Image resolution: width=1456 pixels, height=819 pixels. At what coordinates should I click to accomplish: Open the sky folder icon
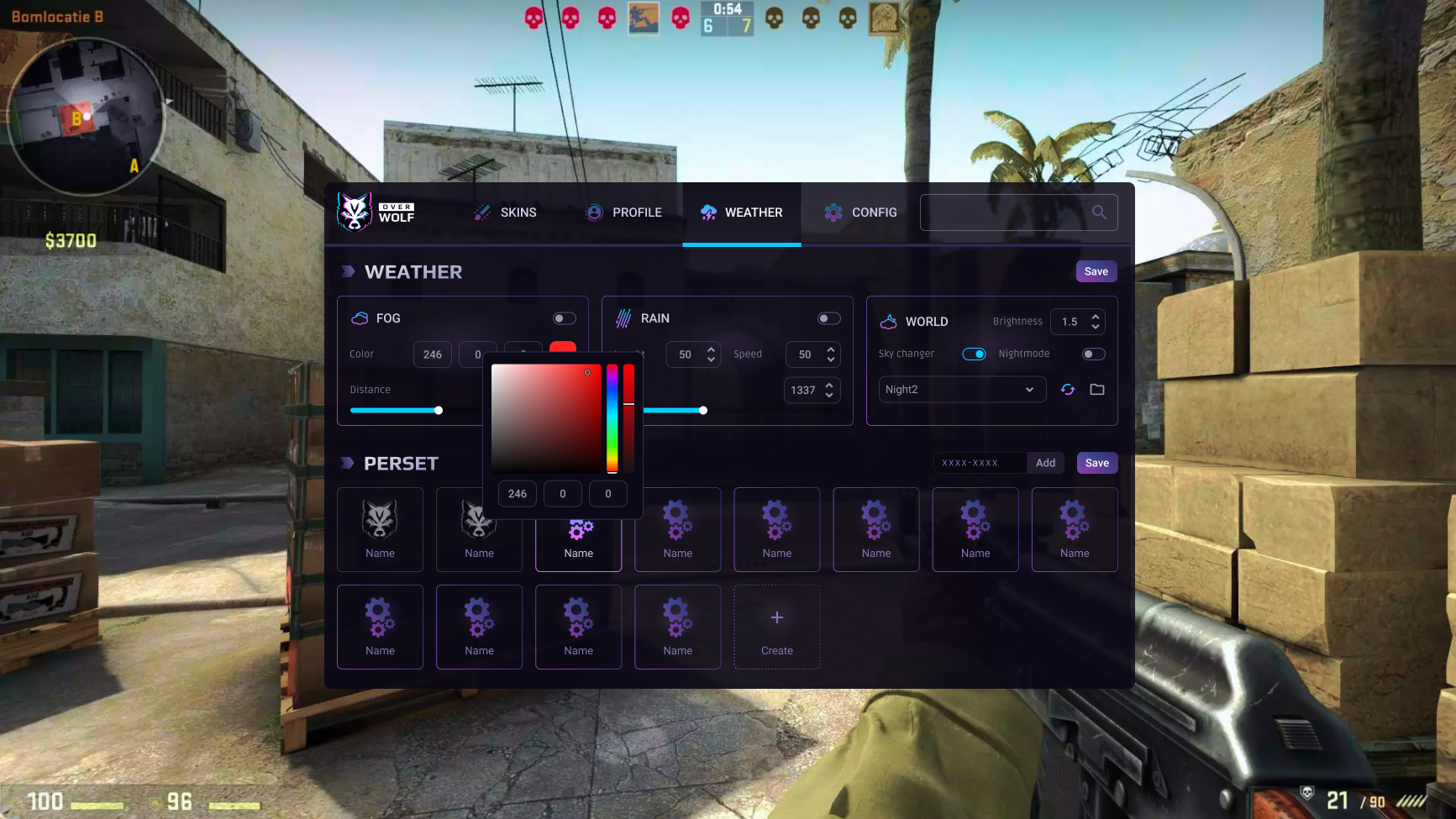pyautogui.click(x=1097, y=390)
